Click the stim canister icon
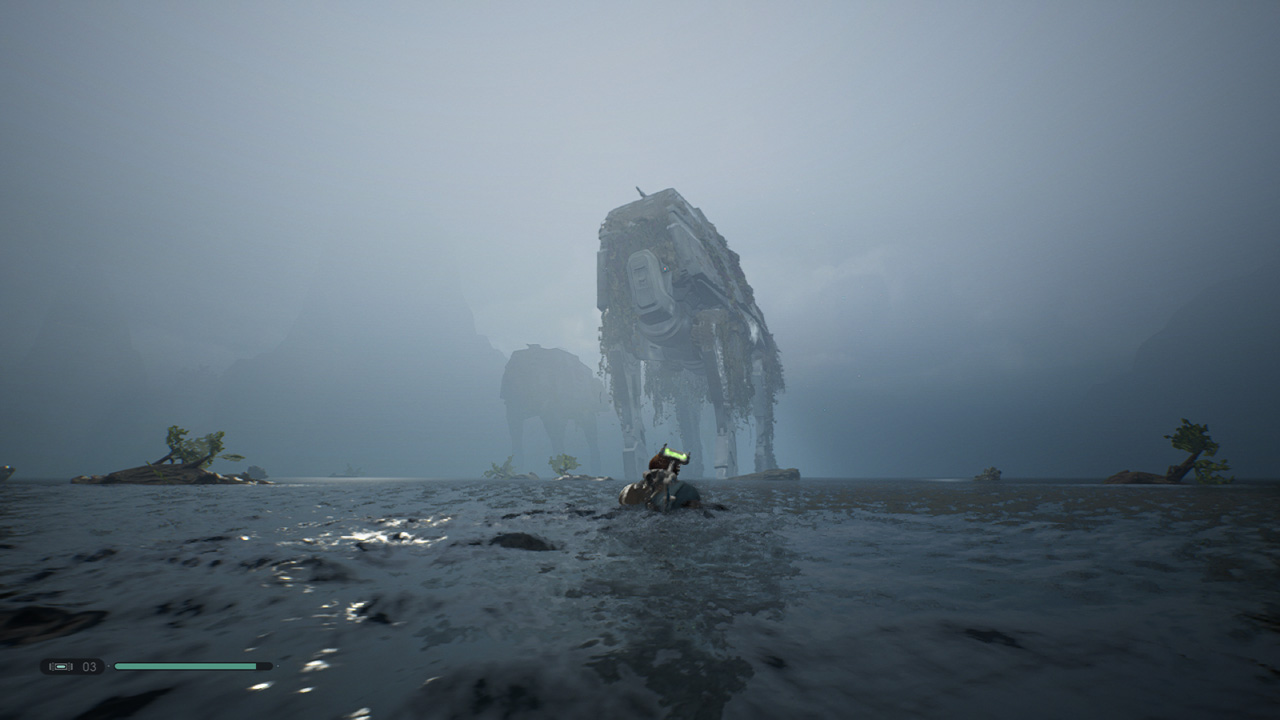 (x=61, y=666)
